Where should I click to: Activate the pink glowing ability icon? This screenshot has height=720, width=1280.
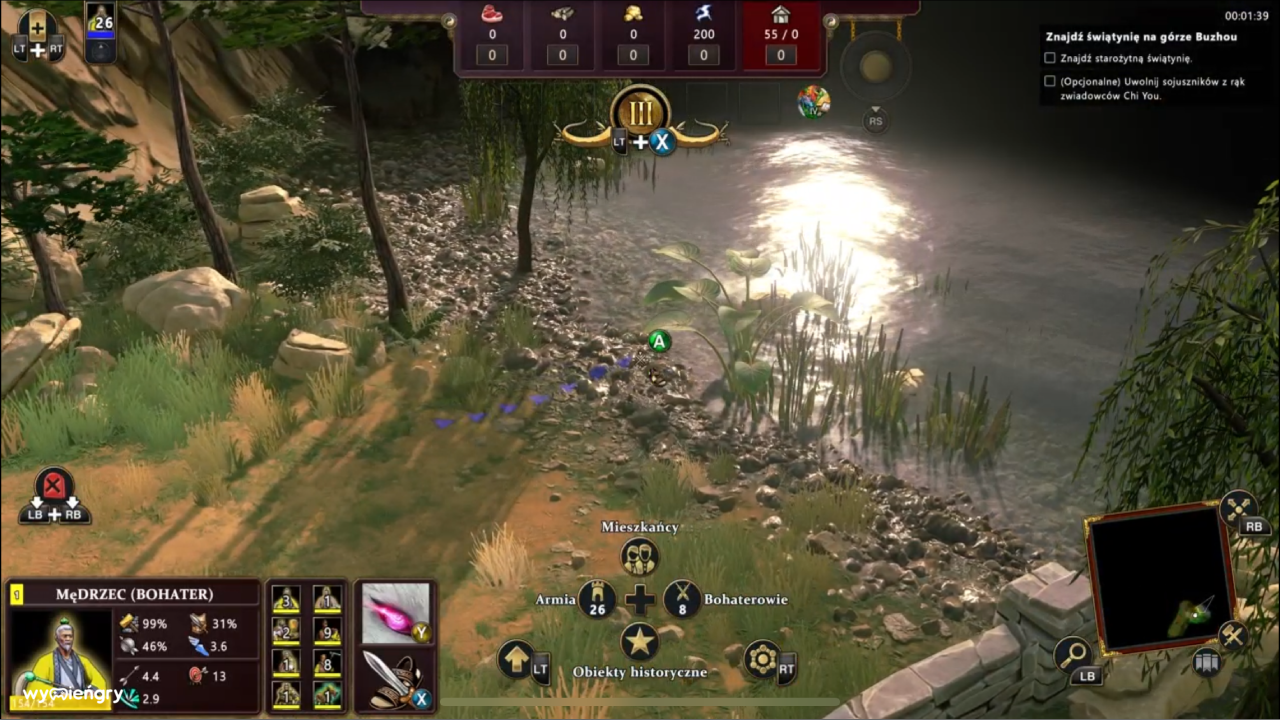(394, 612)
